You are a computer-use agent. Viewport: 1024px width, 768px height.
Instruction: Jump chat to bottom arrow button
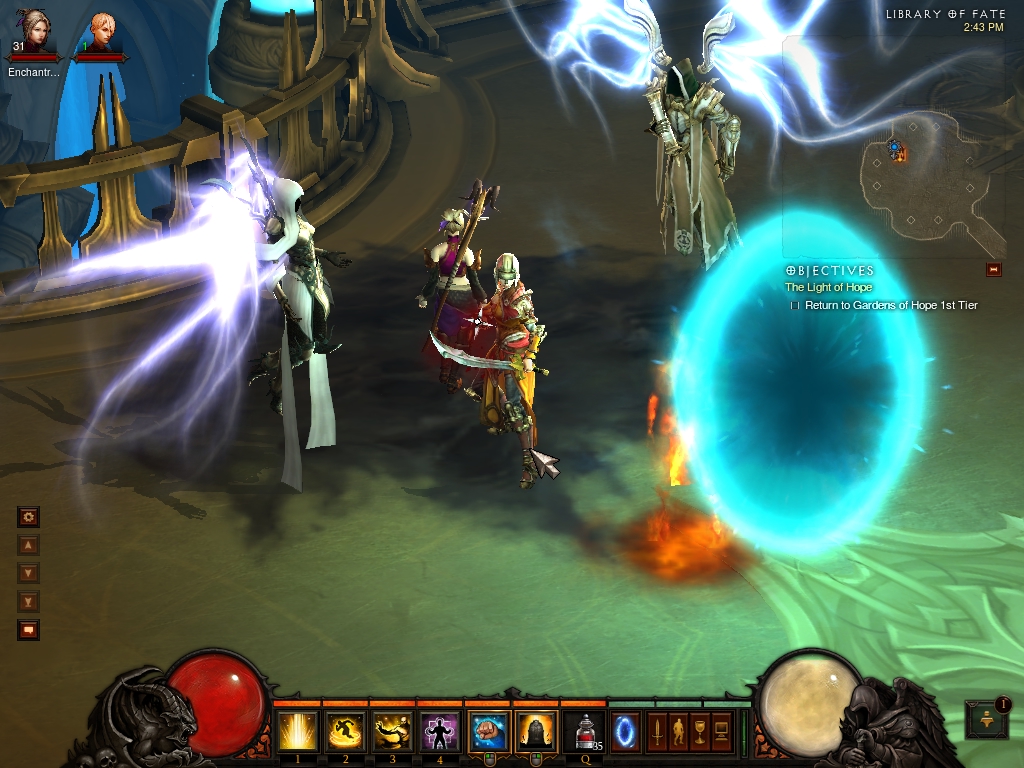28,601
